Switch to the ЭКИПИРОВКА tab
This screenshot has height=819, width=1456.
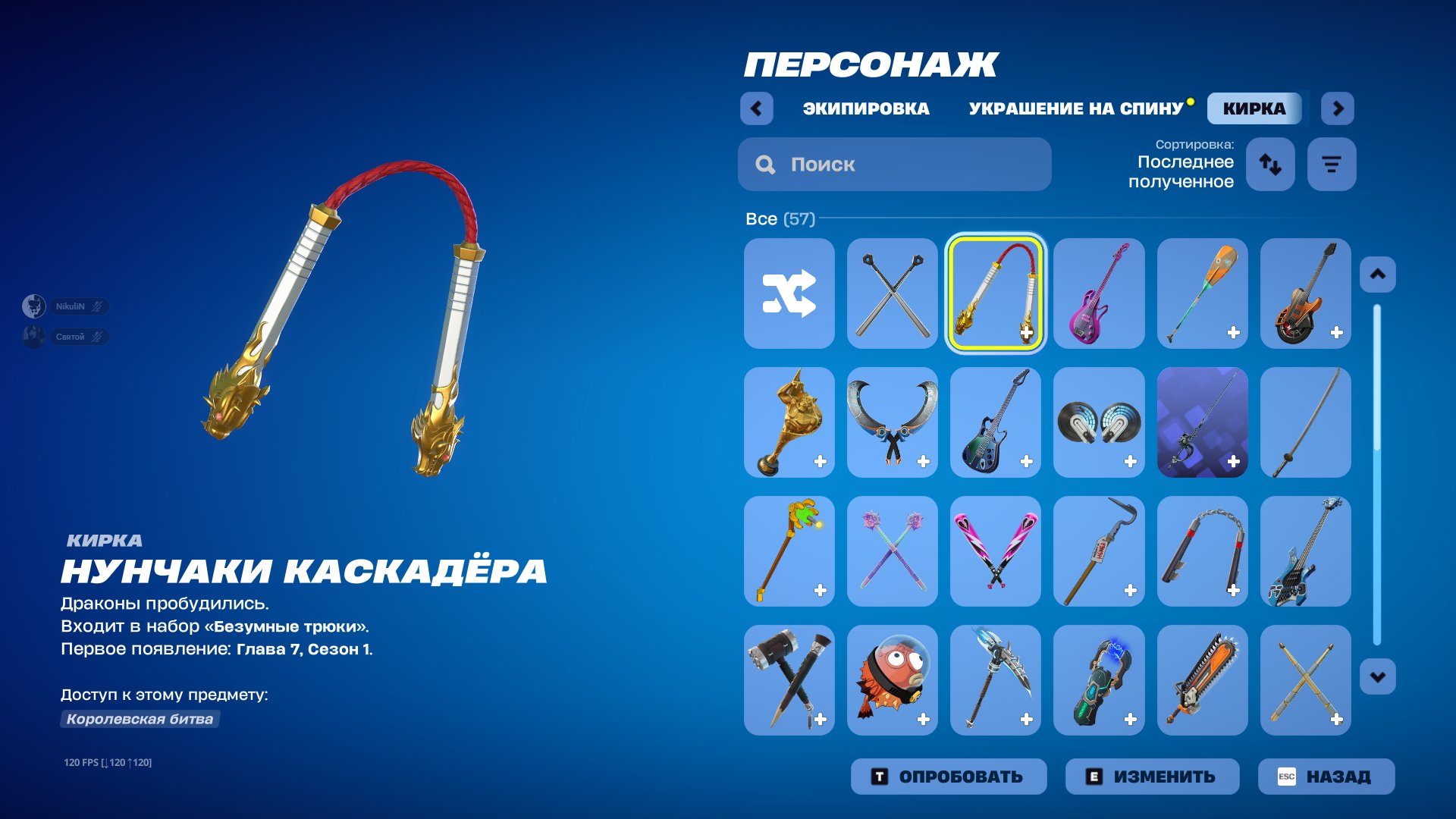tap(864, 108)
